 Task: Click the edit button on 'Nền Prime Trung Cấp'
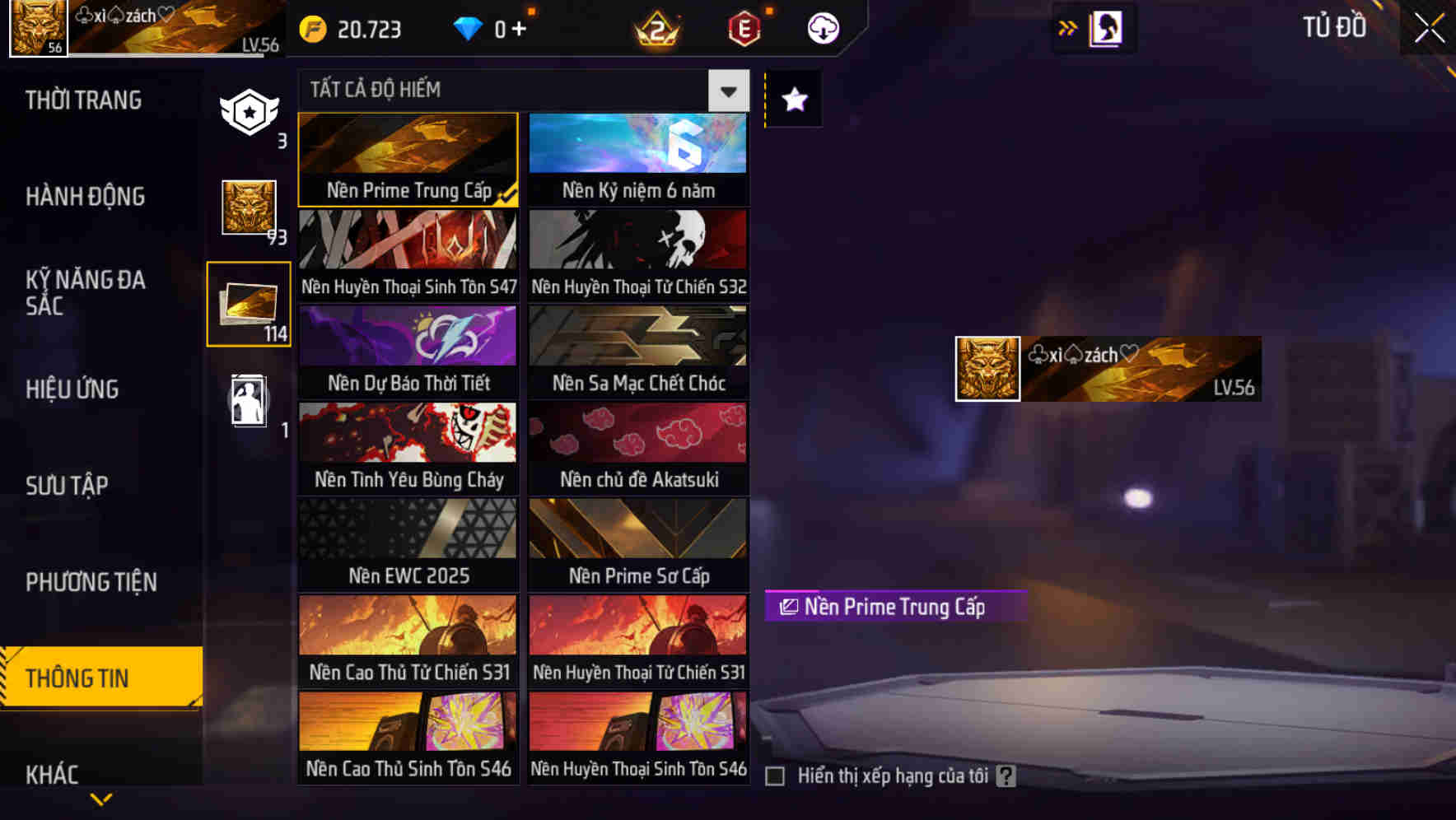789,608
